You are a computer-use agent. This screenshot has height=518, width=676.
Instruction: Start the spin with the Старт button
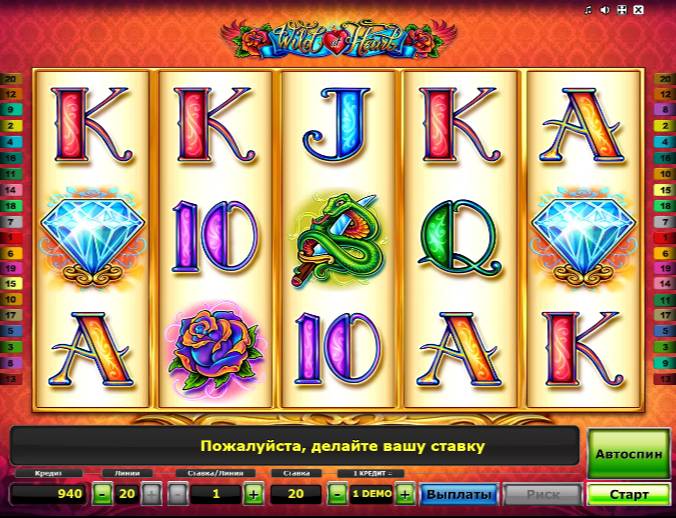628,494
